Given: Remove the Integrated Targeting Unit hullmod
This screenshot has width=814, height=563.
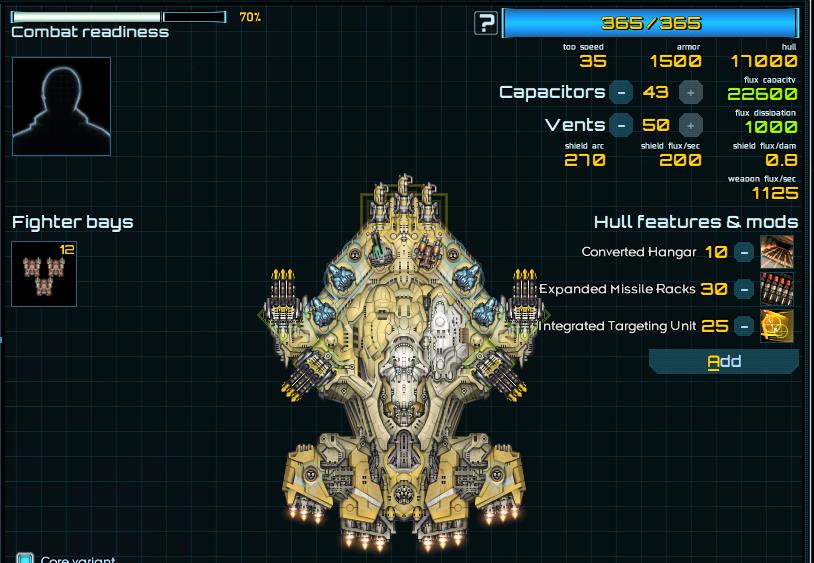Looking at the screenshot, I should (x=743, y=326).
